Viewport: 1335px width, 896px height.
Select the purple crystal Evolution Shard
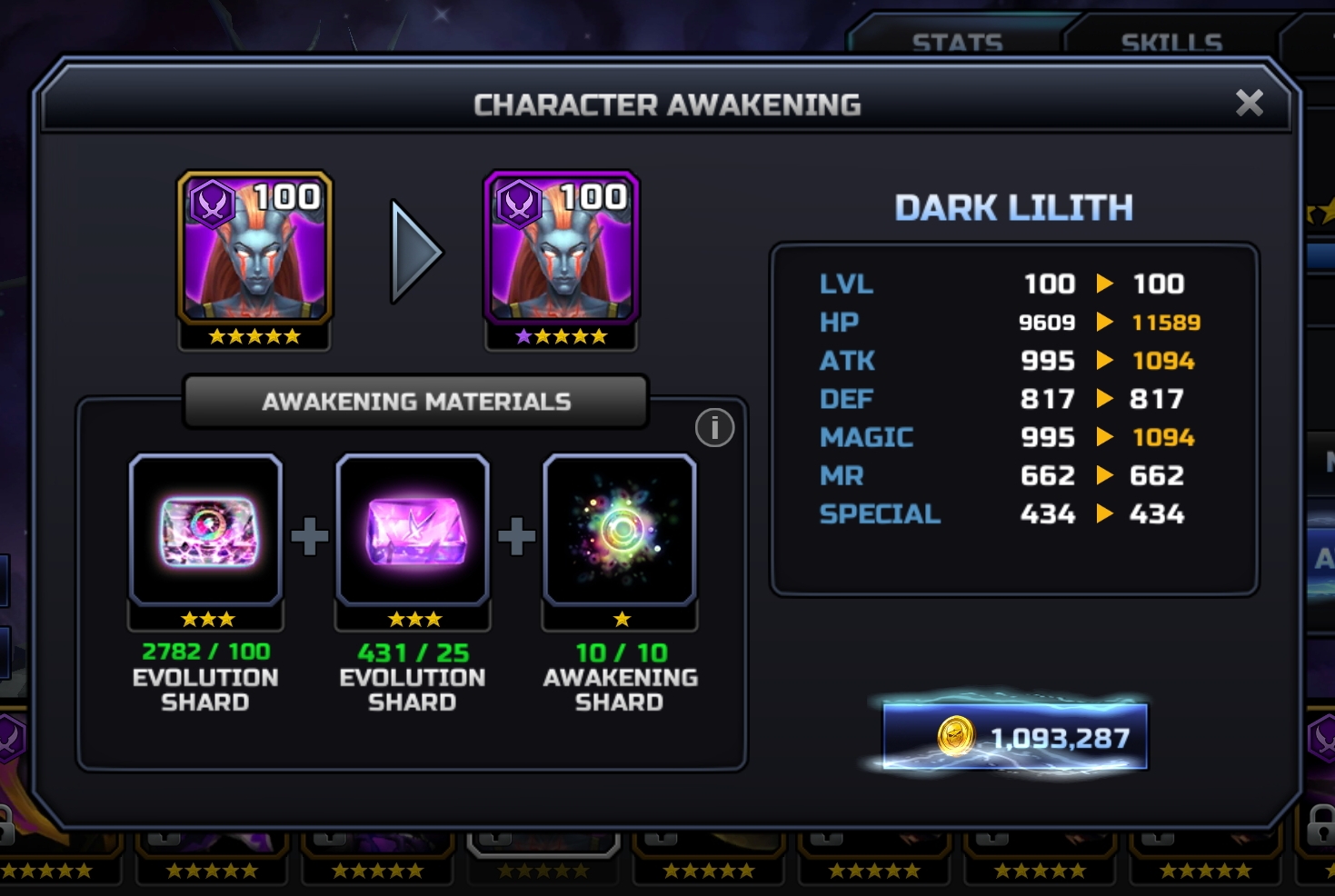click(x=413, y=532)
